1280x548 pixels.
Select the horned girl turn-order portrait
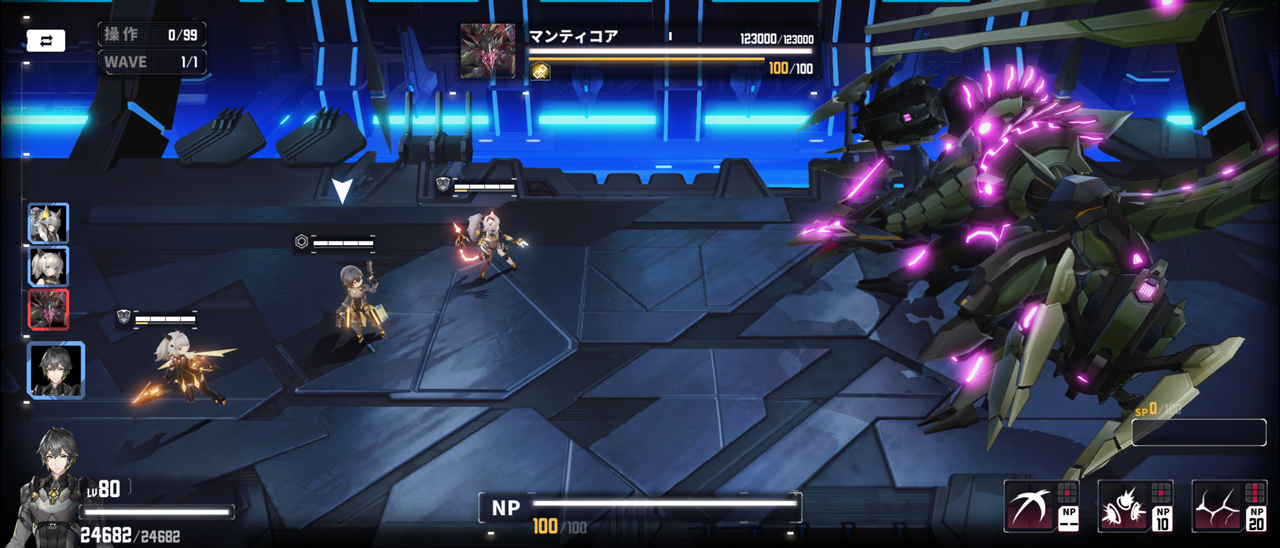[48, 224]
